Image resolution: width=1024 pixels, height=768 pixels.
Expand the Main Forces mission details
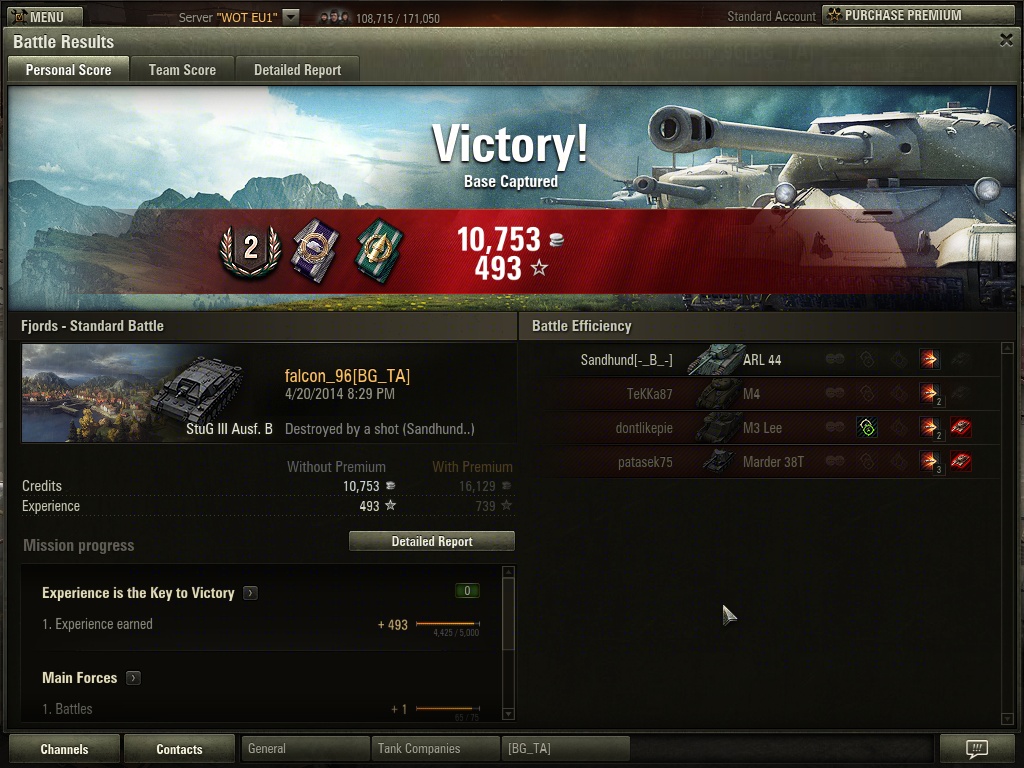click(133, 678)
